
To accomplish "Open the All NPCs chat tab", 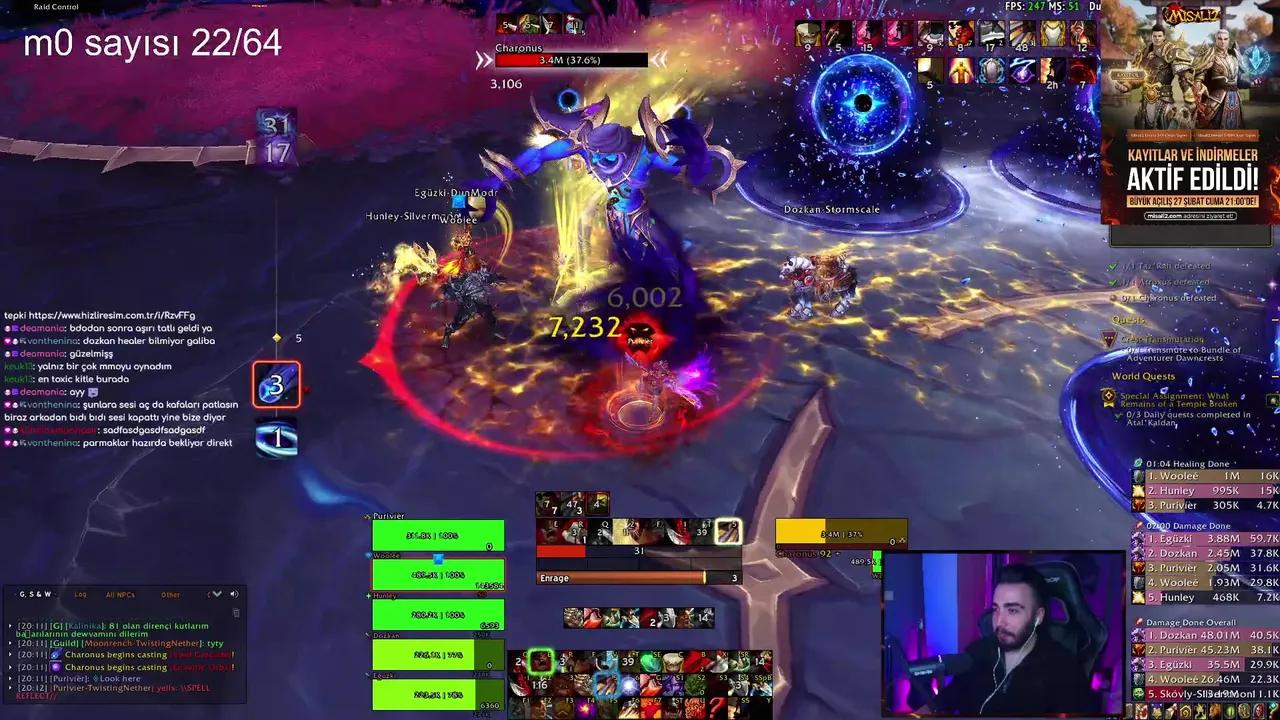I will click(x=121, y=594).
